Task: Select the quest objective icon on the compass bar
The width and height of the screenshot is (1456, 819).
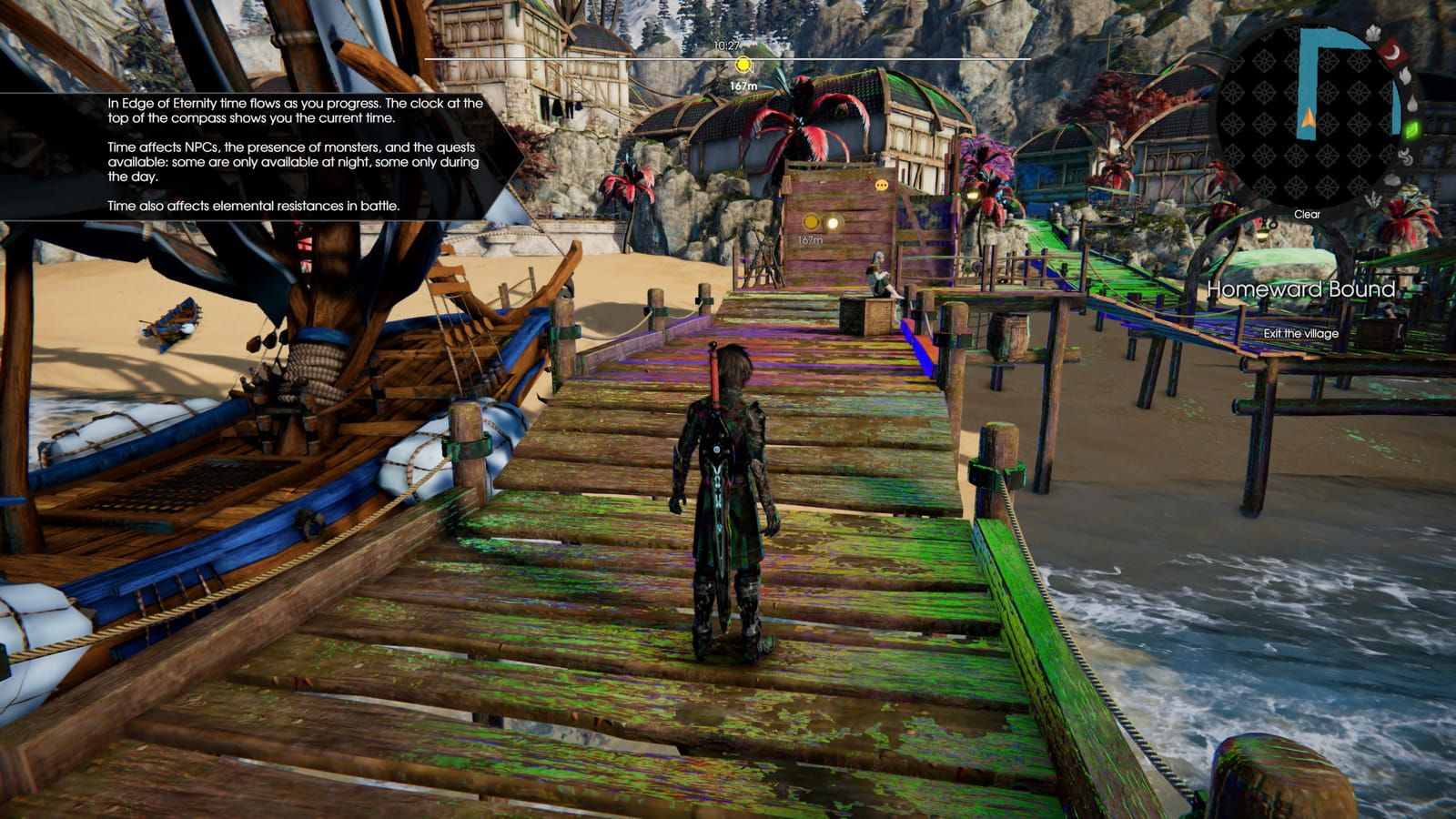Action: (743, 66)
